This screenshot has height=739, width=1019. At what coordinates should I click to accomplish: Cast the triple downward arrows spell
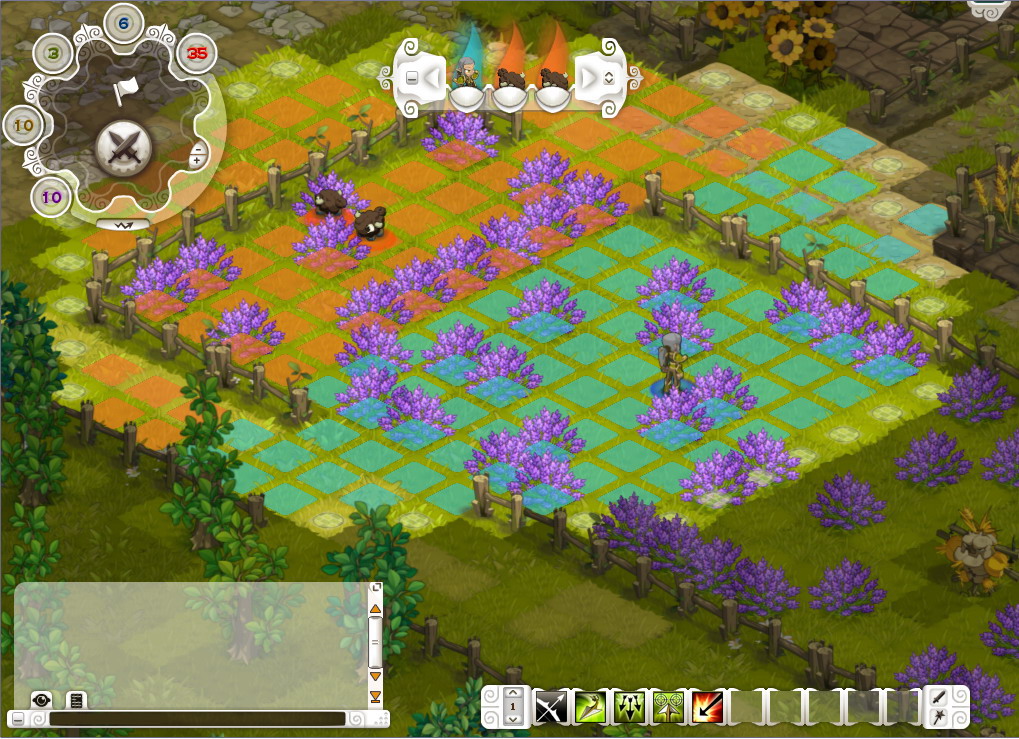click(x=628, y=708)
